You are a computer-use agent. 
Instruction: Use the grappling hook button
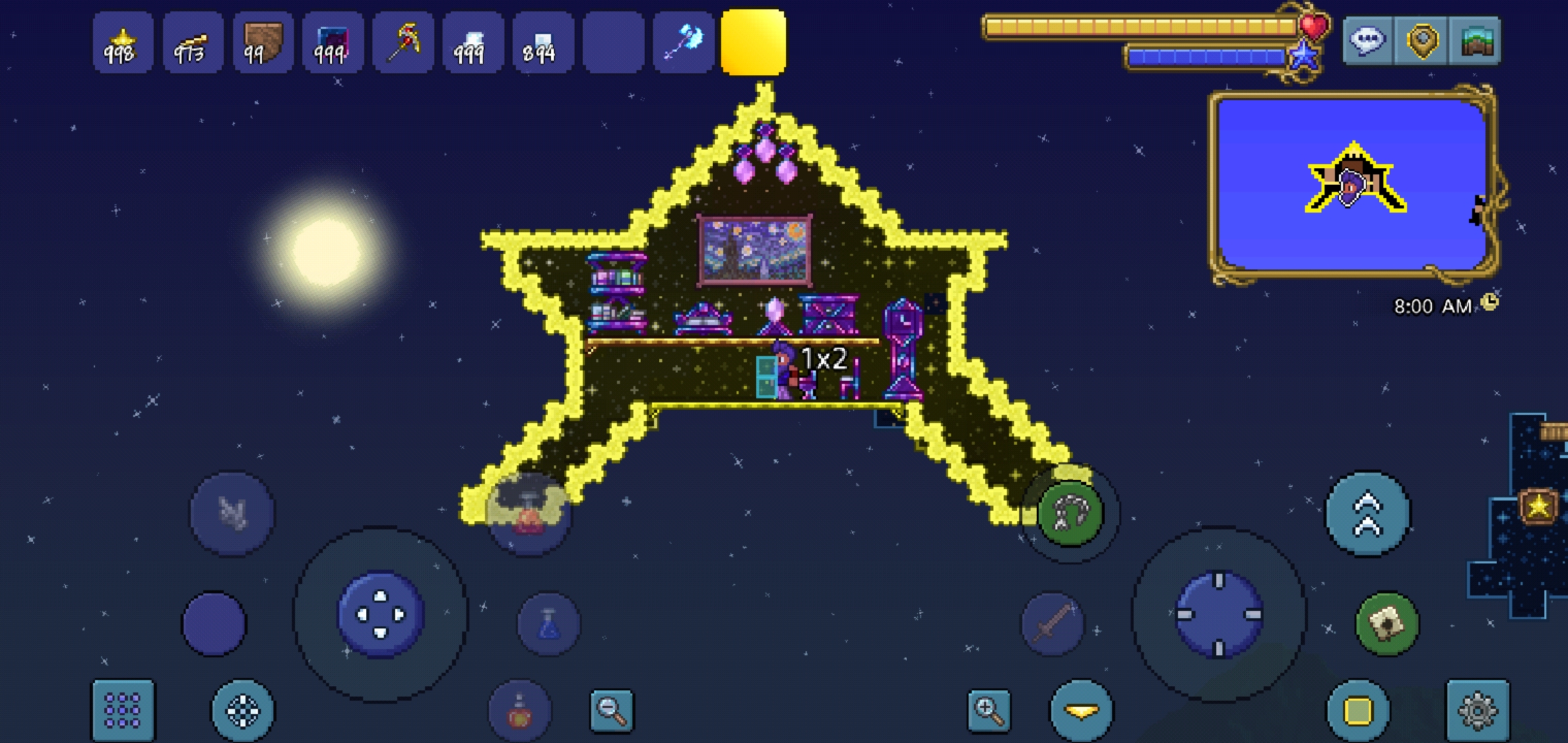pyautogui.click(x=1069, y=513)
